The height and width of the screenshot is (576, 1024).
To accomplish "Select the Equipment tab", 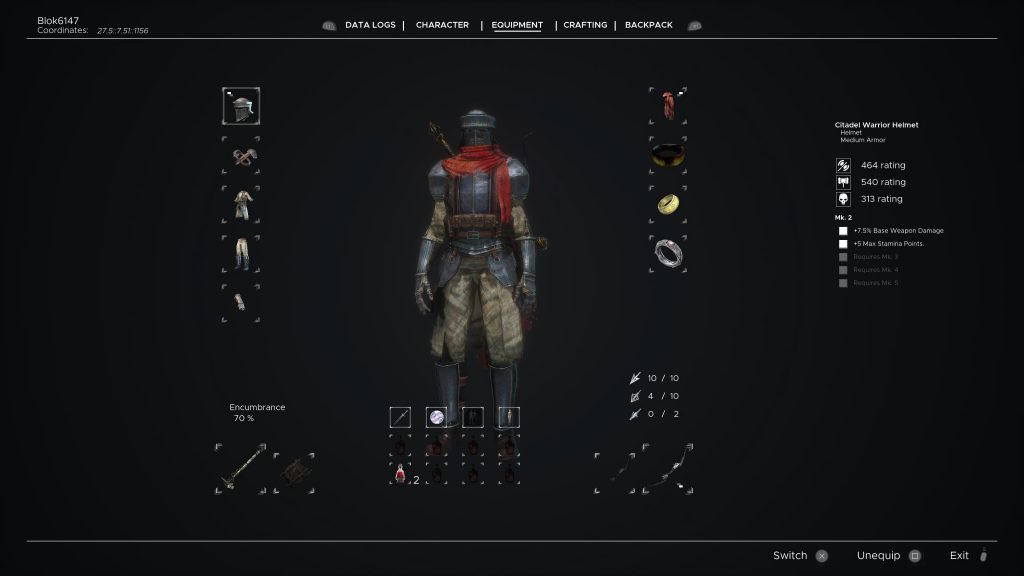I will (x=517, y=25).
